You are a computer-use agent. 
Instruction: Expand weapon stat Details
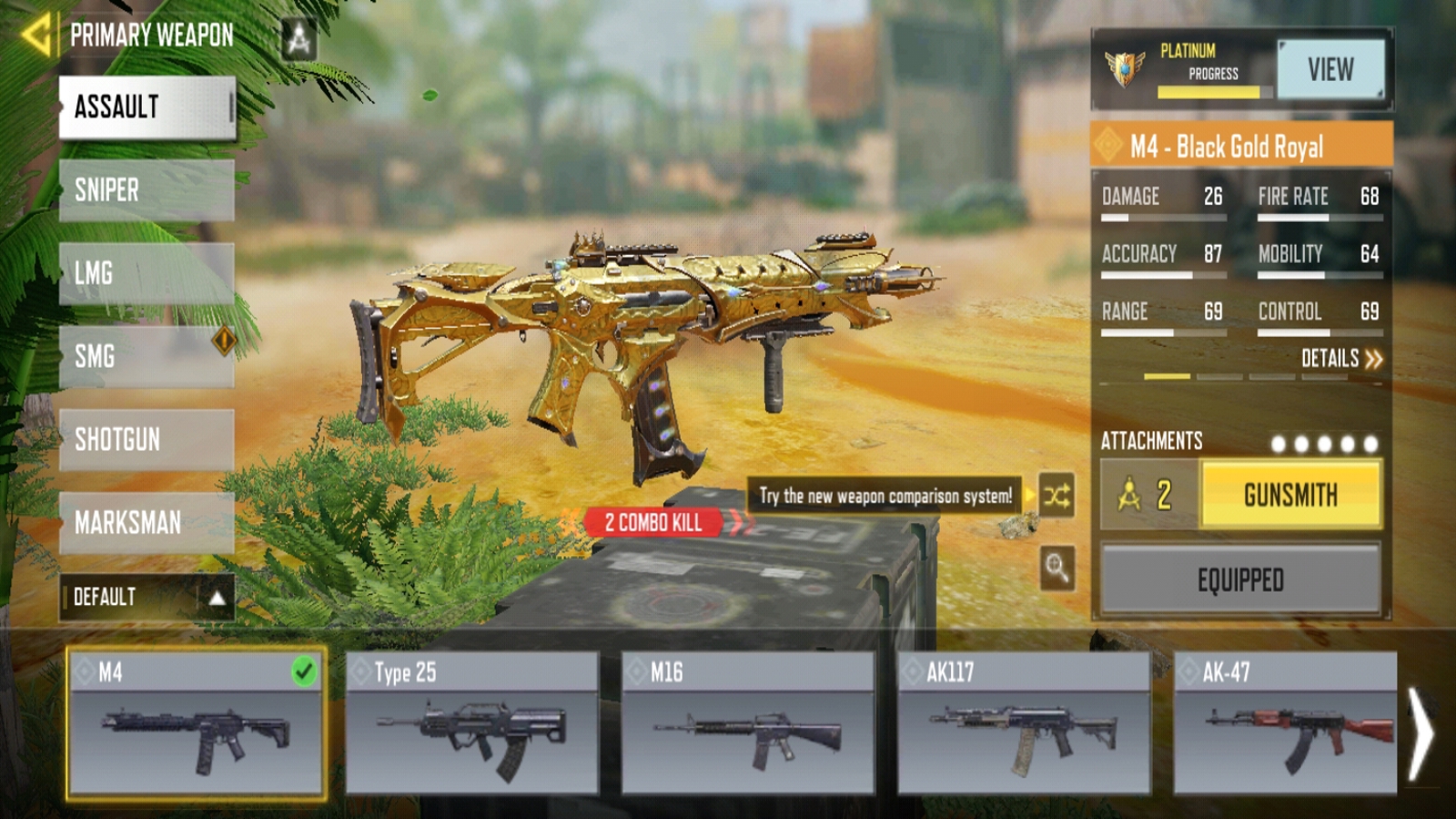1341,359
